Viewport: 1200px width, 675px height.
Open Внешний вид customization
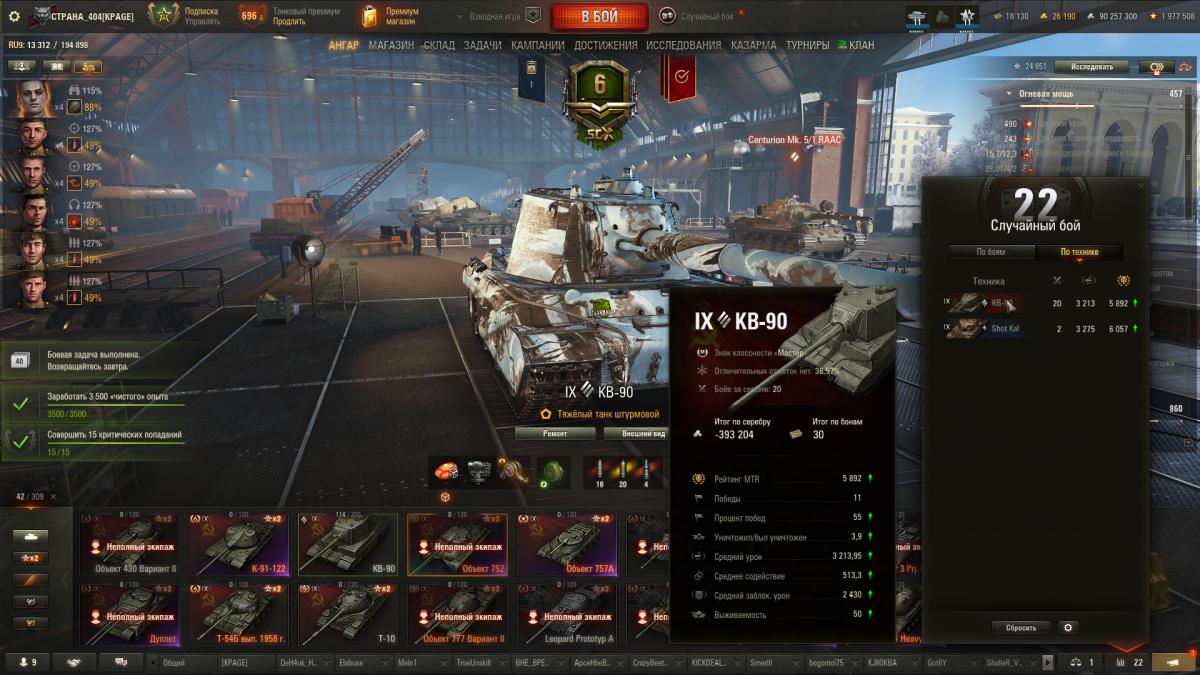point(644,434)
